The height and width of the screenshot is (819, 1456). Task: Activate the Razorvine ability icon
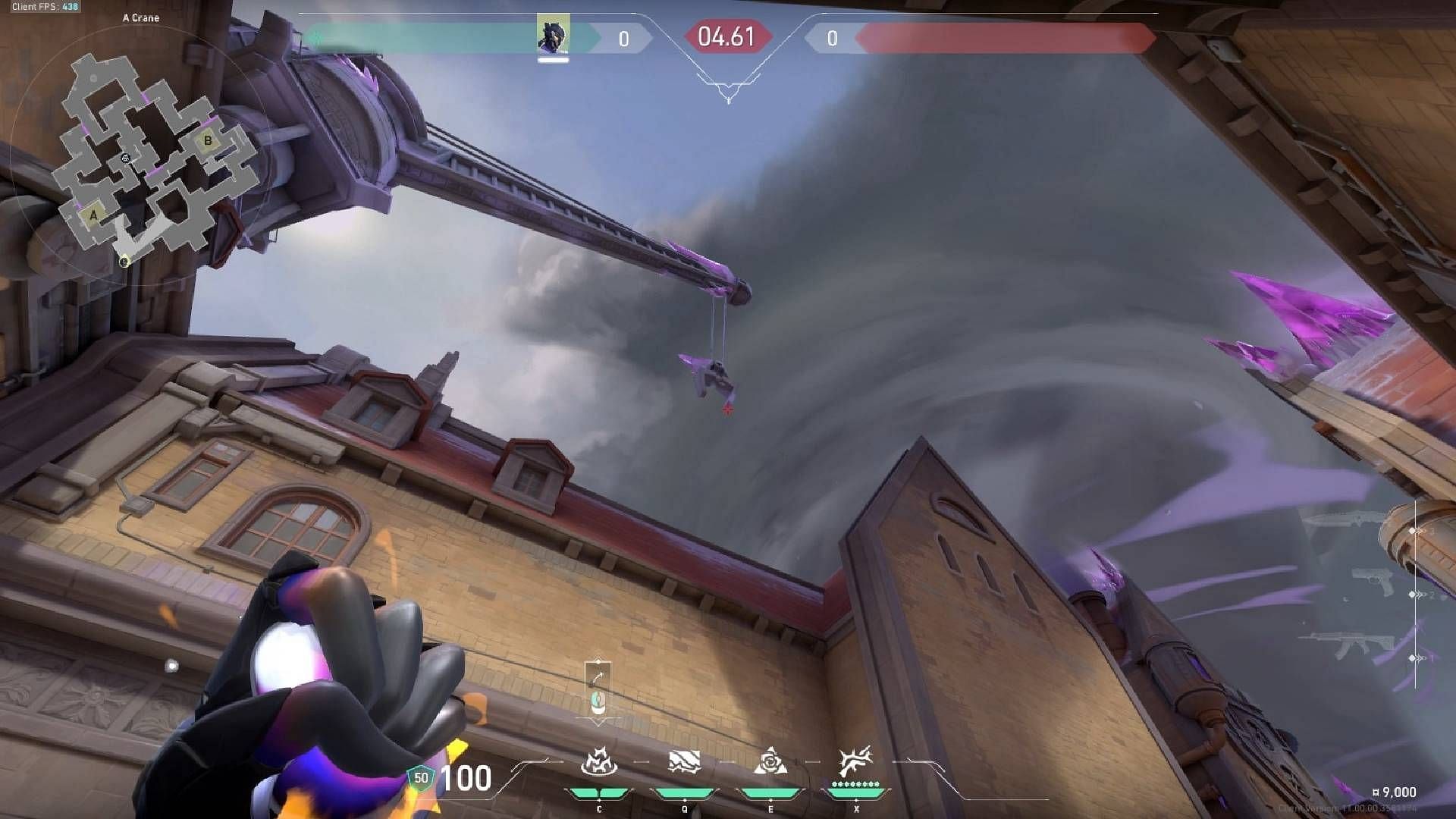click(x=599, y=761)
